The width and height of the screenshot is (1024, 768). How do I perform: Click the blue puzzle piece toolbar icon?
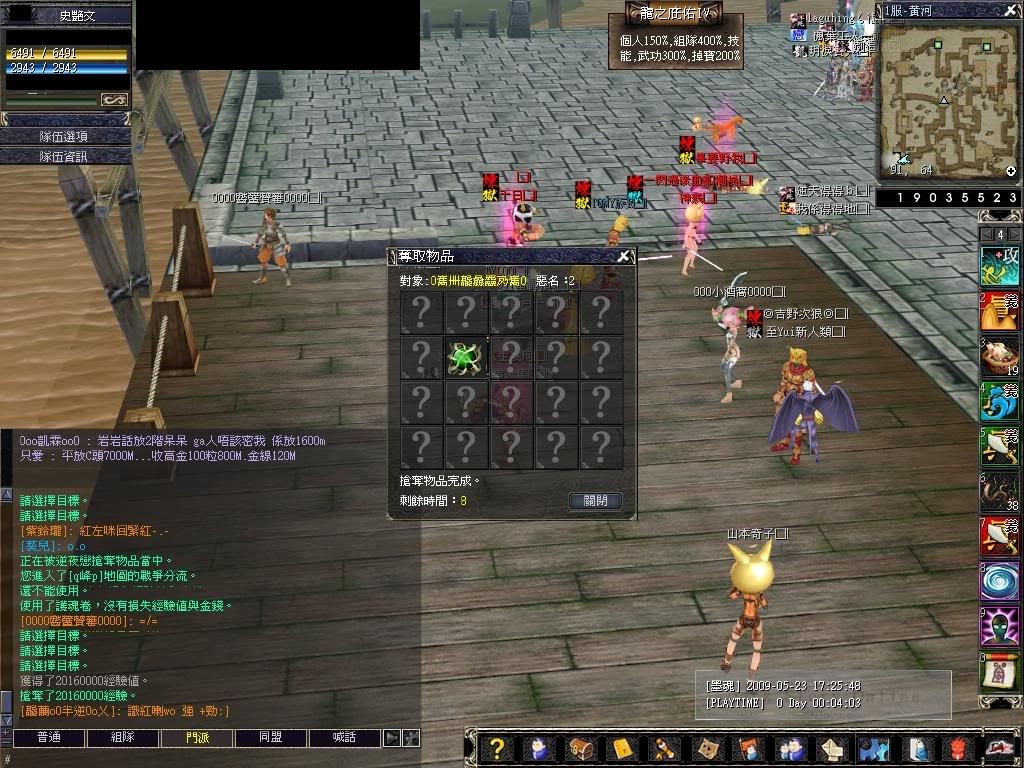873,748
